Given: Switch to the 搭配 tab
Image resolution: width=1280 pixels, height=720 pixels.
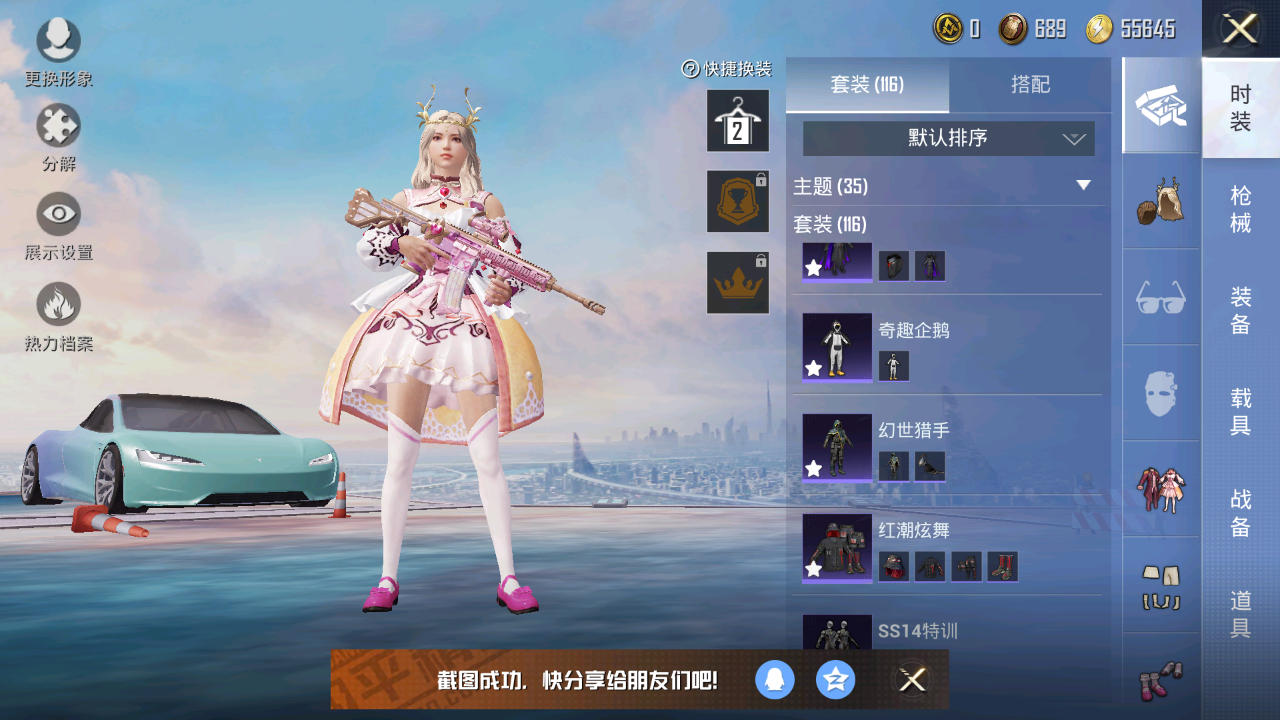Looking at the screenshot, I should [x=1030, y=85].
